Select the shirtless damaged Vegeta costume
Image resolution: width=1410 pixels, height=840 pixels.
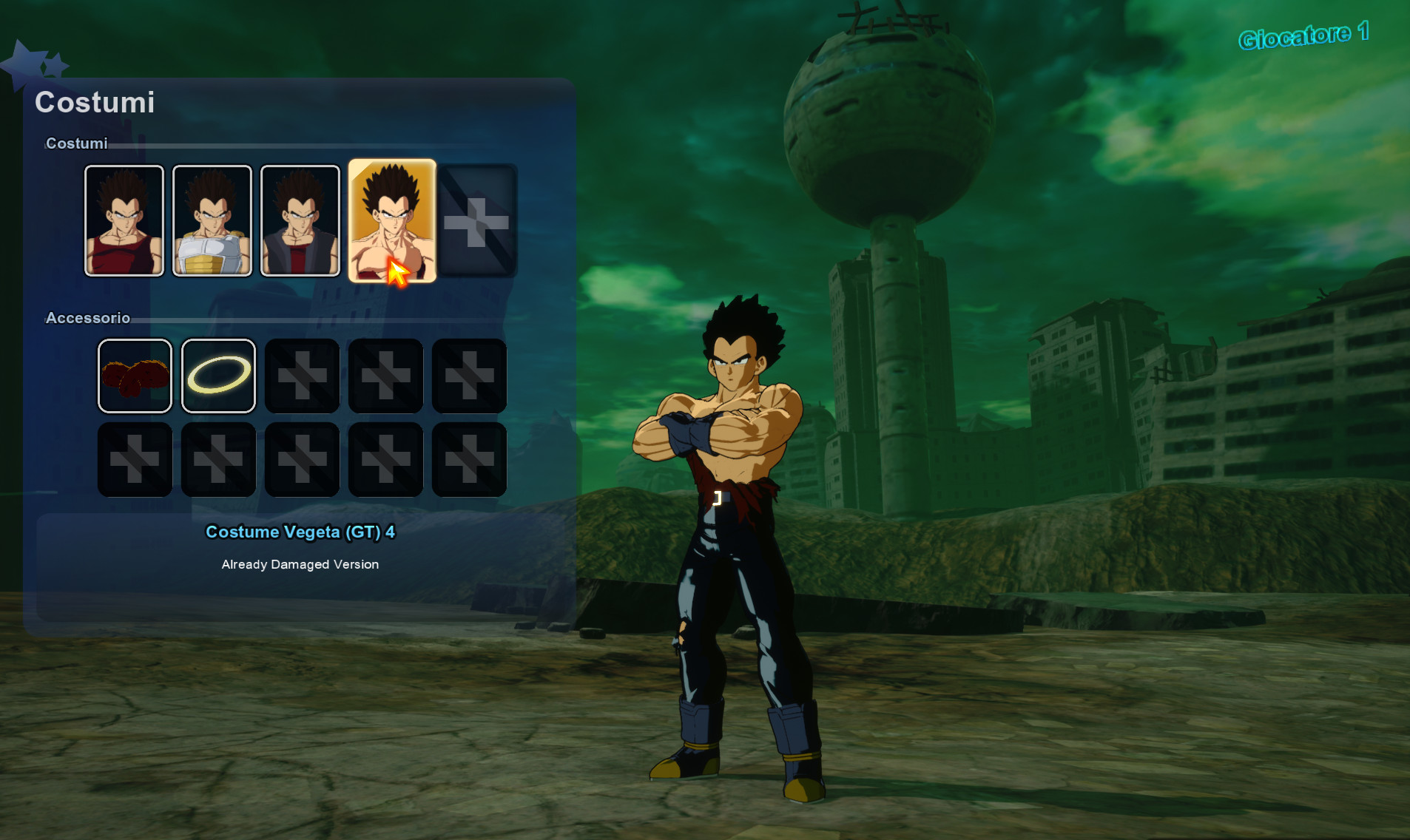click(x=390, y=220)
